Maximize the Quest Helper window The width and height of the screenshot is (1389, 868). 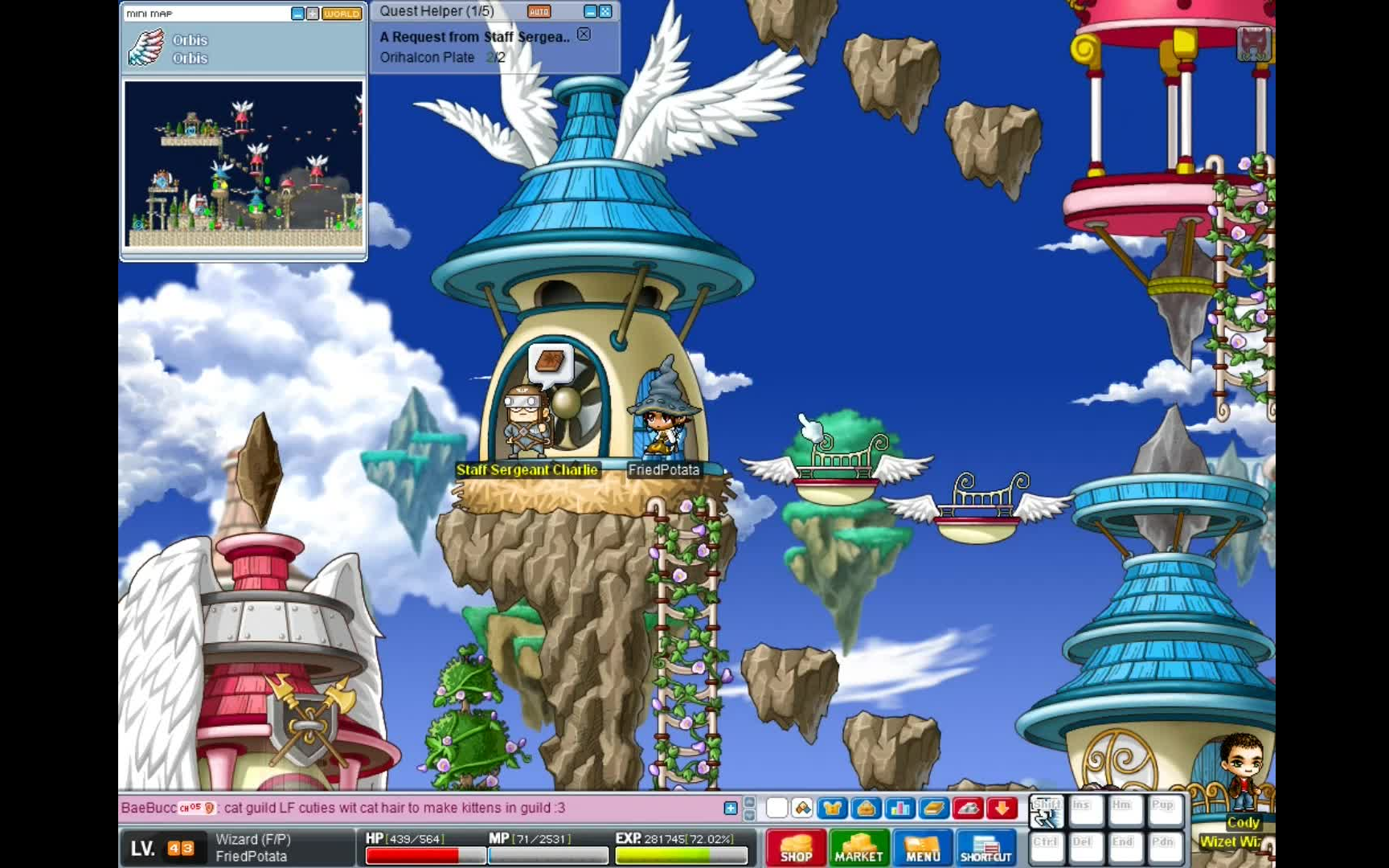[x=606, y=12]
